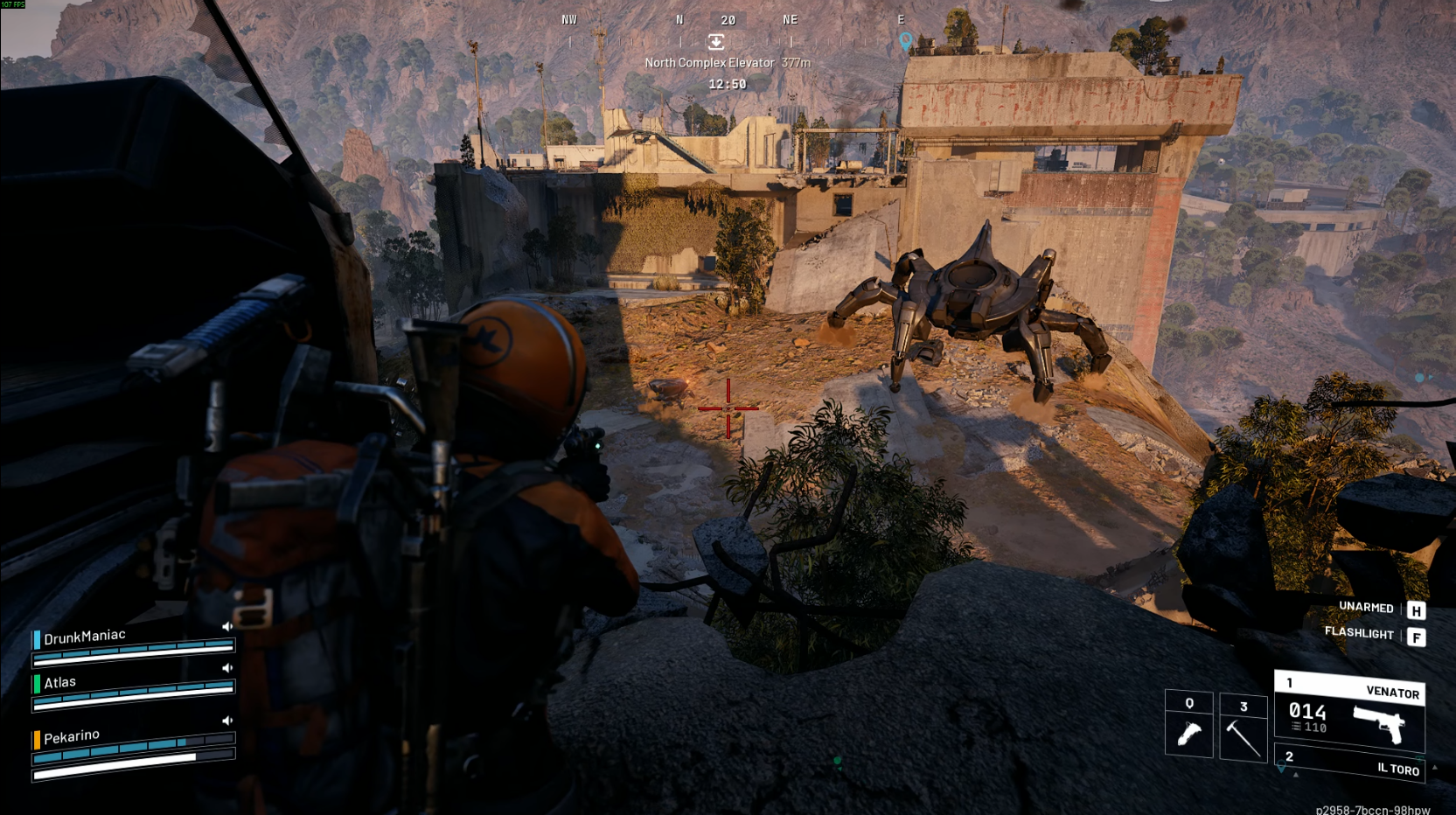Select squad member Atlas's name
The image size is (1456, 815).
tap(60, 682)
